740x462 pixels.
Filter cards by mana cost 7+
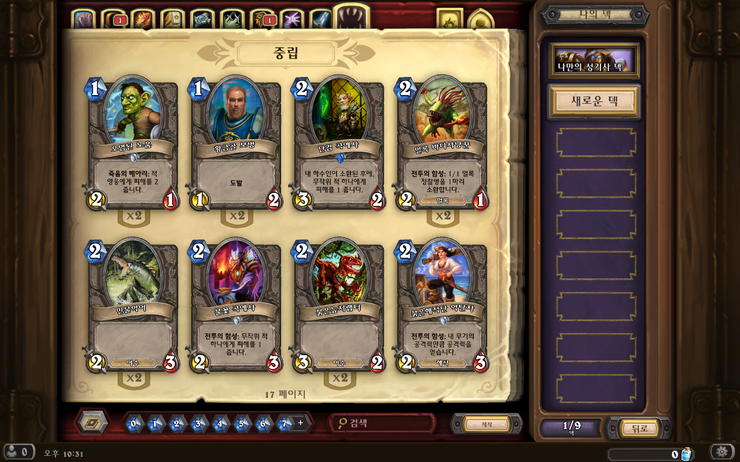[285, 424]
